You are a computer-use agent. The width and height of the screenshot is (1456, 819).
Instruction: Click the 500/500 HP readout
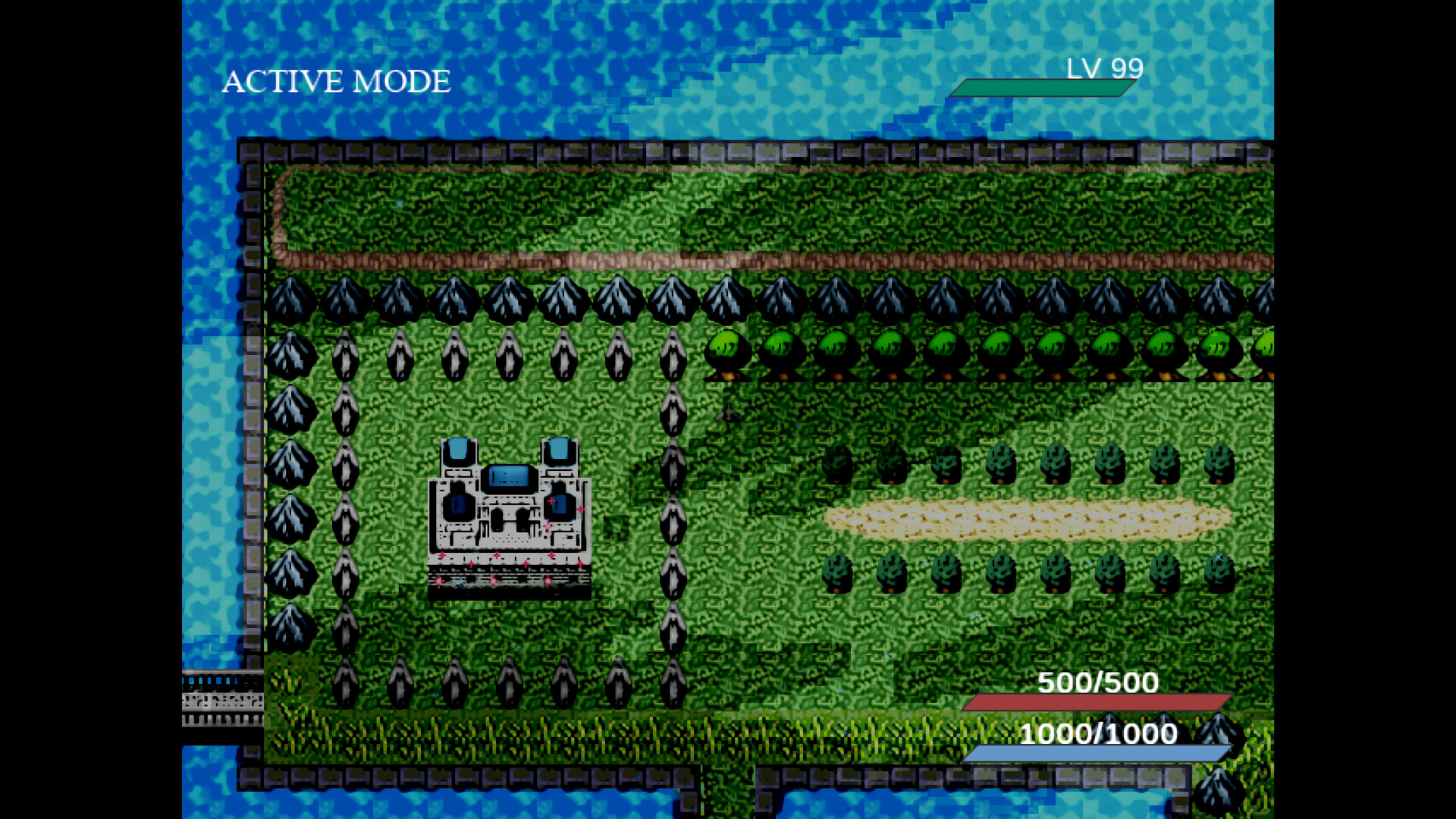pyautogui.click(x=1097, y=683)
